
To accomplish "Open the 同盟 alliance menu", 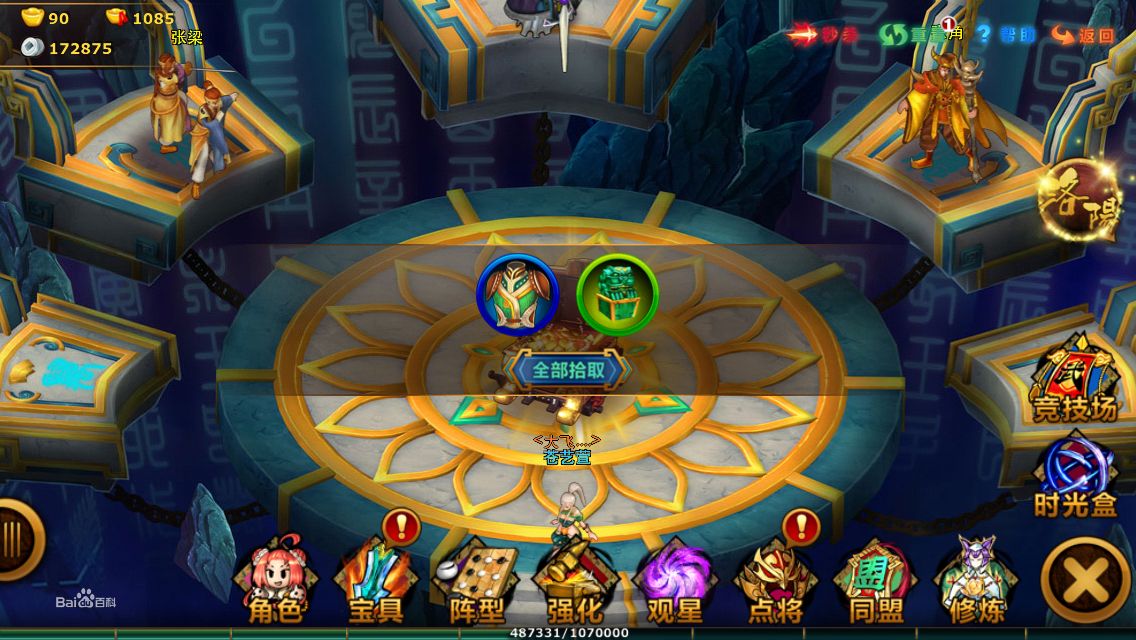I will (x=876, y=582).
